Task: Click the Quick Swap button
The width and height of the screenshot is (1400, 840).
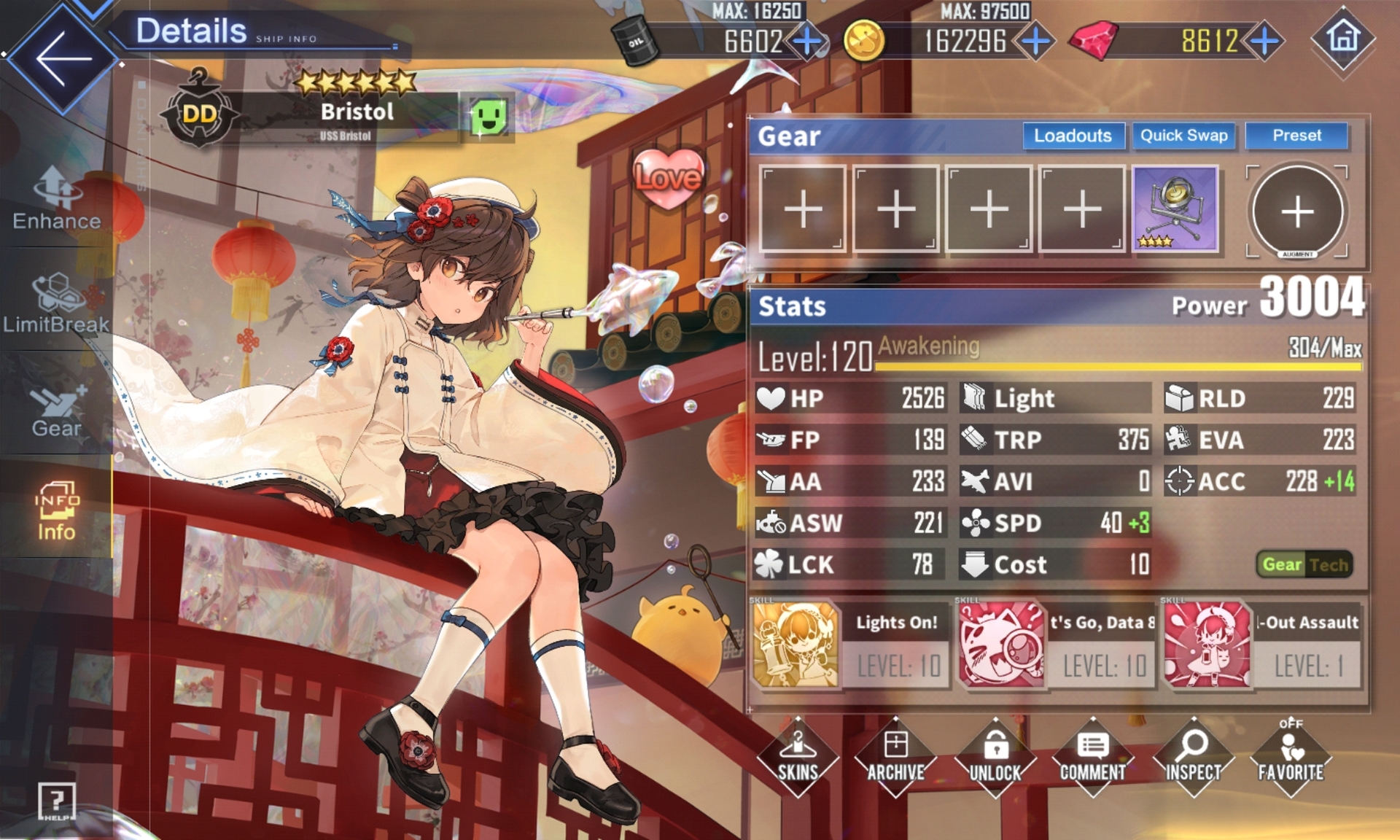Action: (1183, 136)
